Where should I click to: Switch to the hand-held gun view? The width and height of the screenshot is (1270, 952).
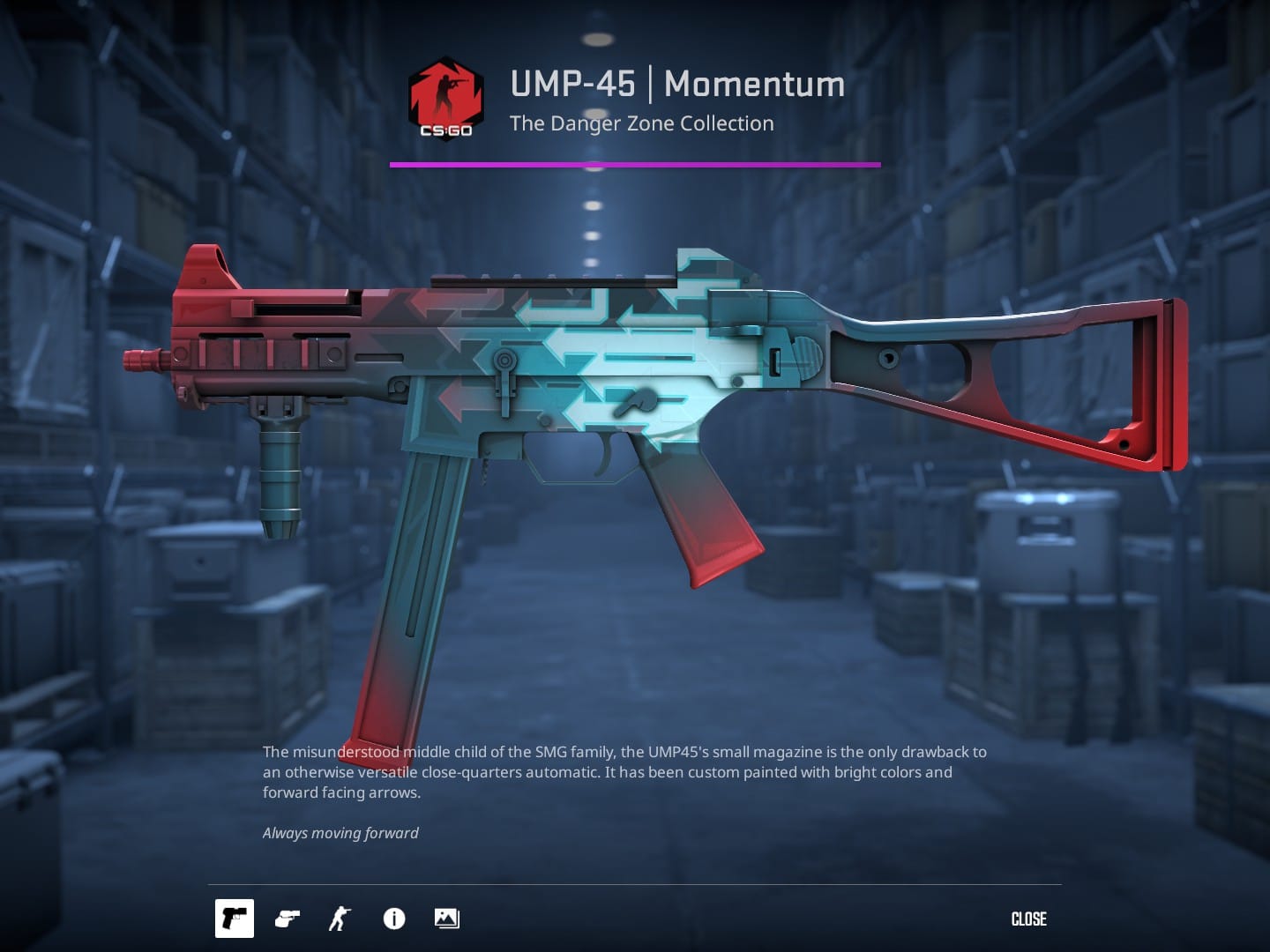click(x=288, y=919)
